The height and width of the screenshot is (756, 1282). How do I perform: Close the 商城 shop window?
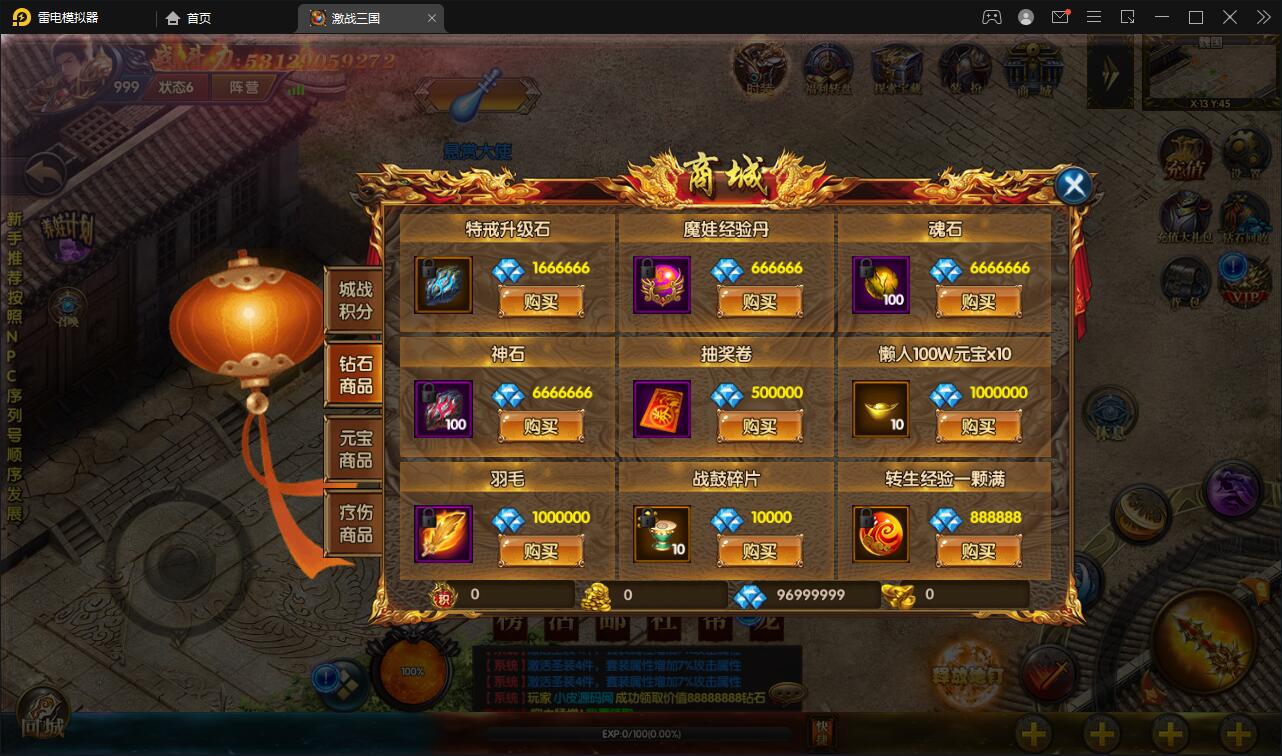[1073, 185]
